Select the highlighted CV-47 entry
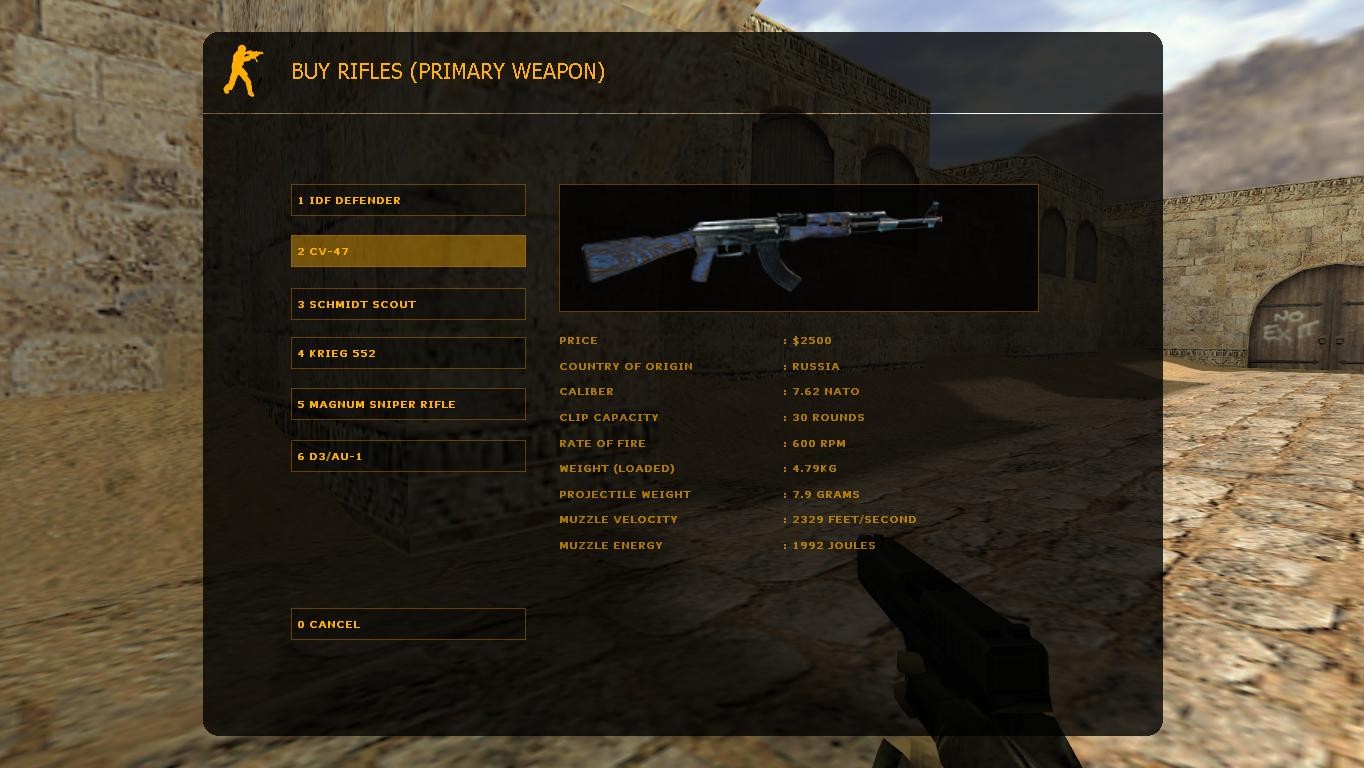 pyautogui.click(x=407, y=251)
